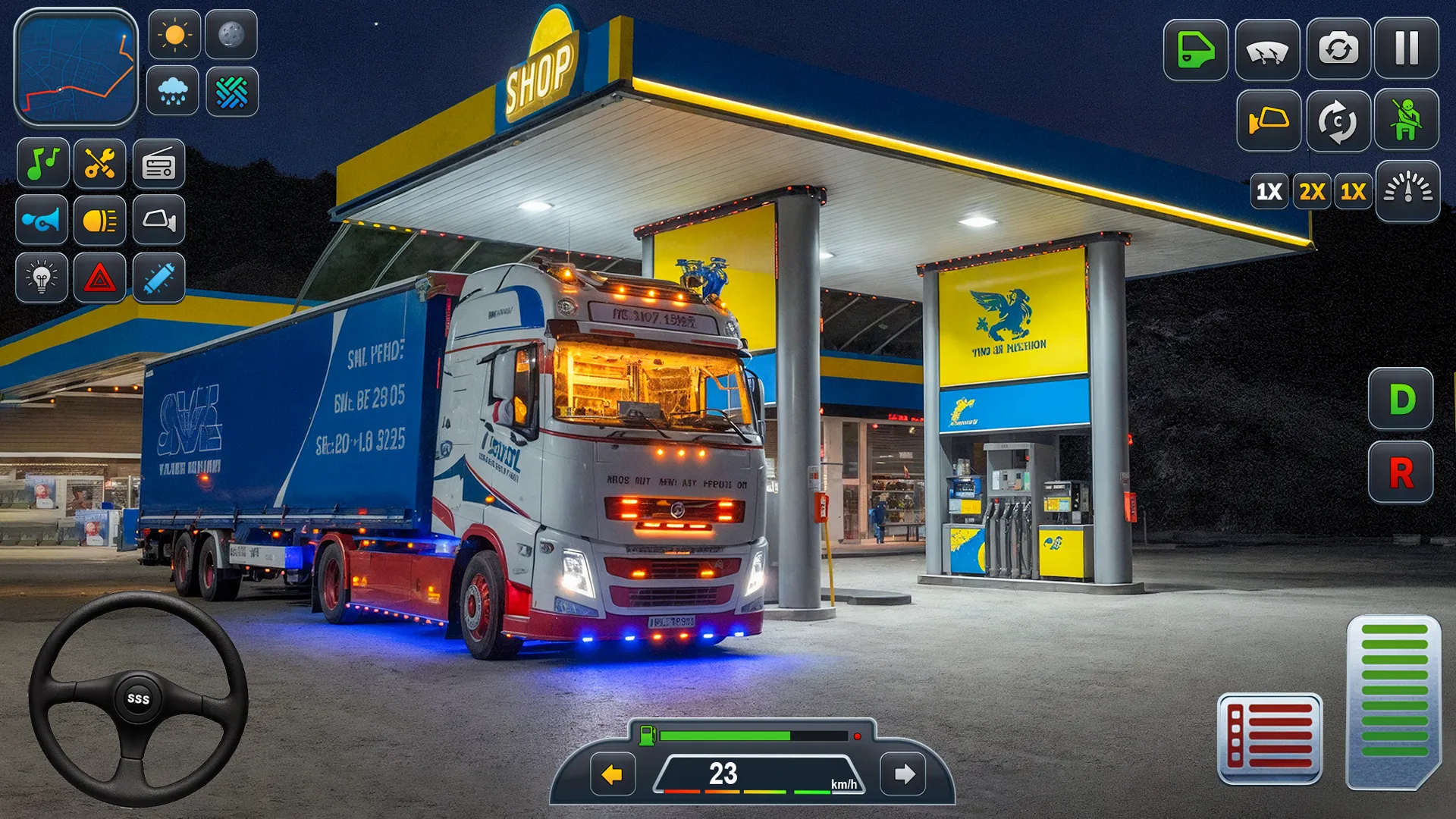This screenshot has width=1456, height=819.
Task: Enable rainy weather
Action: 175,93
